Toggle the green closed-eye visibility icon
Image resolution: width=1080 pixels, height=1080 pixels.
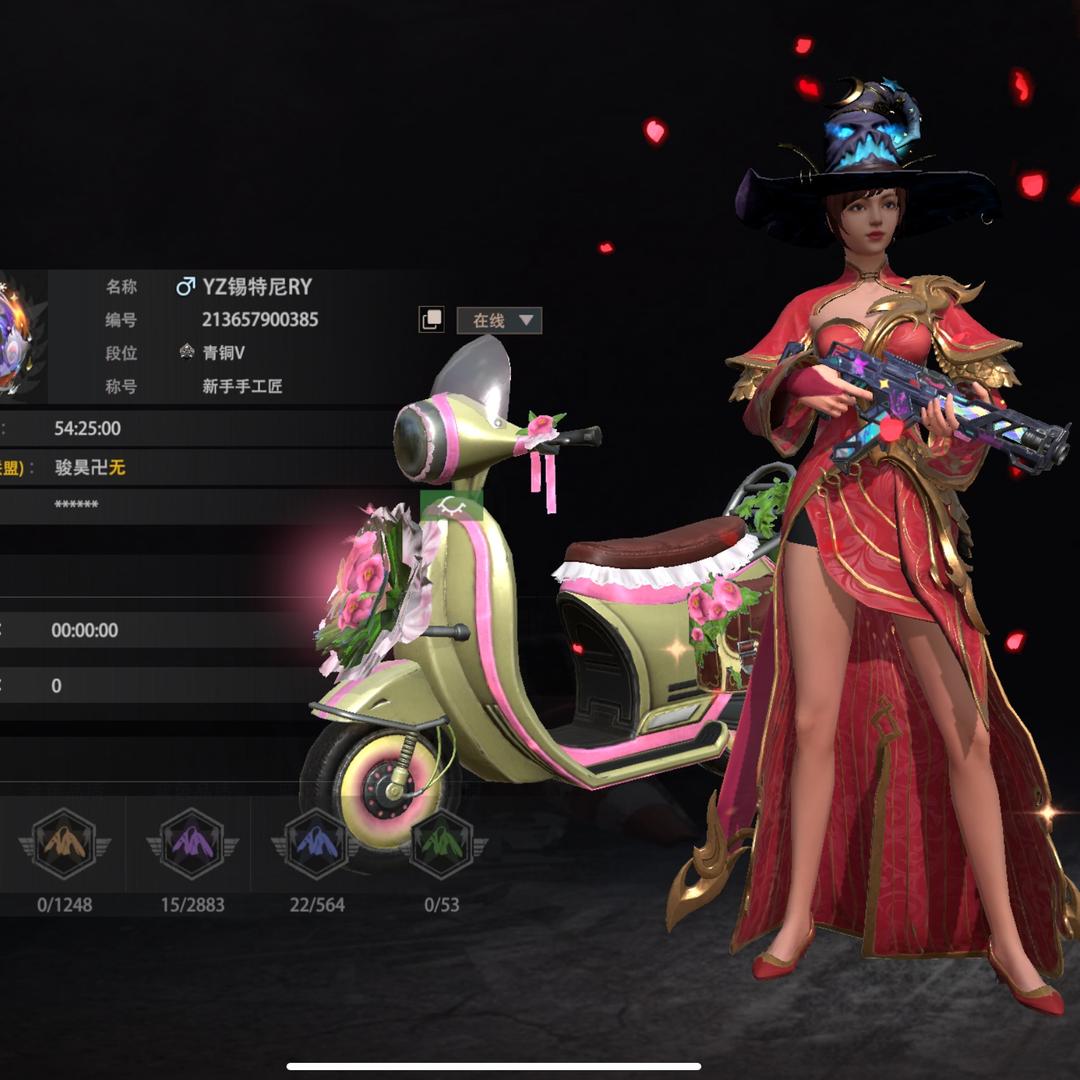point(451,506)
